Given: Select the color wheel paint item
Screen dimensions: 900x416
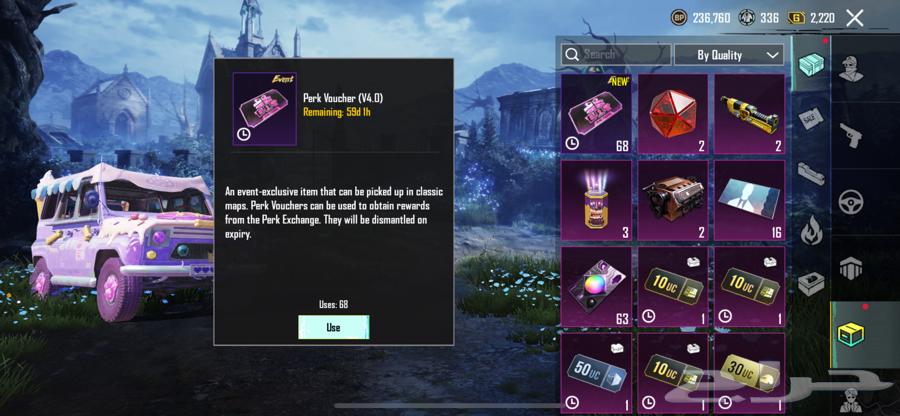Looking at the screenshot, I should tap(597, 286).
